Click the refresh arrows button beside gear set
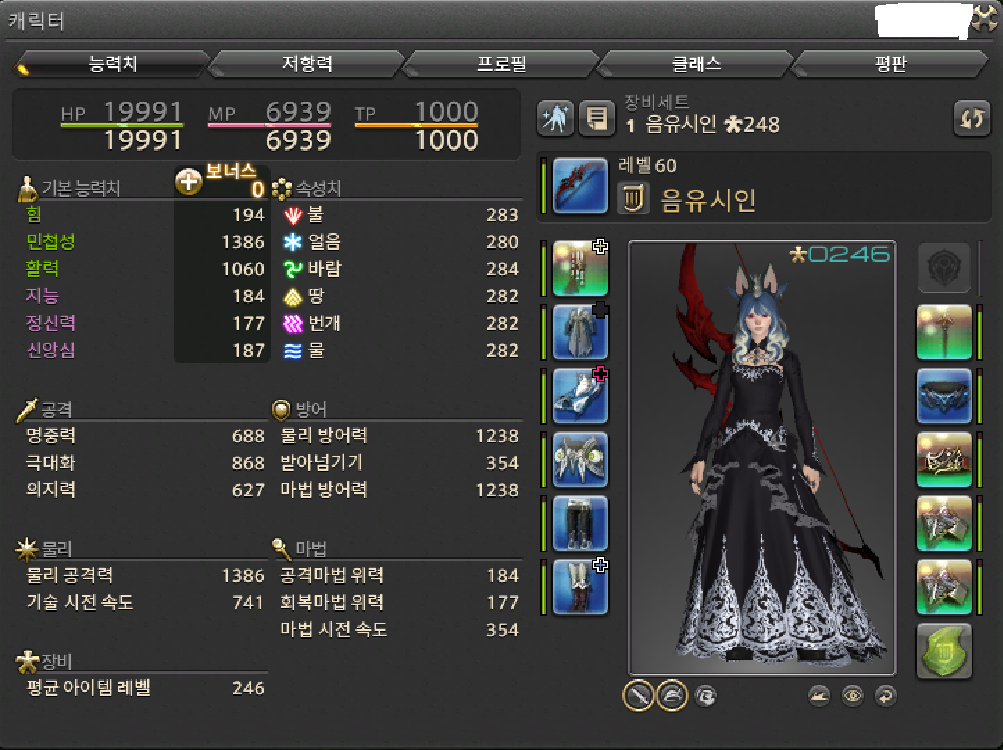The height and width of the screenshot is (750, 1003). point(972,119)
